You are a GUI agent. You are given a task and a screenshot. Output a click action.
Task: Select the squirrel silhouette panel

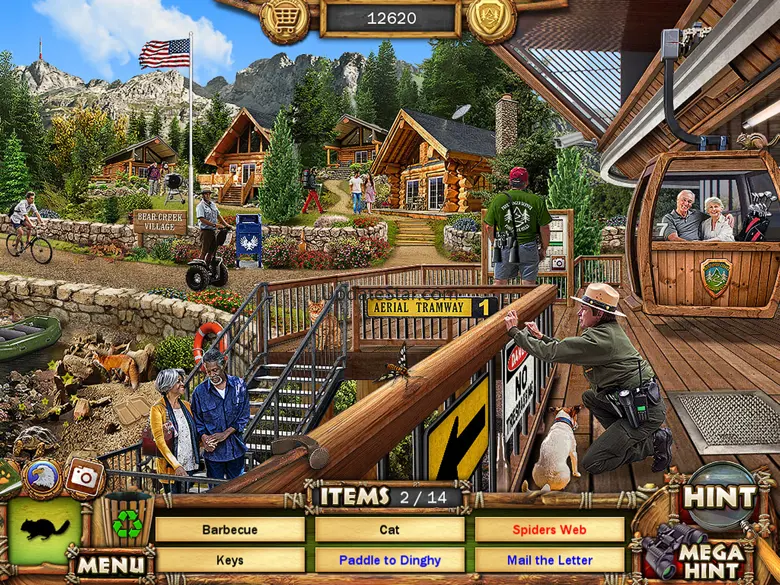[x=44, y=531]
